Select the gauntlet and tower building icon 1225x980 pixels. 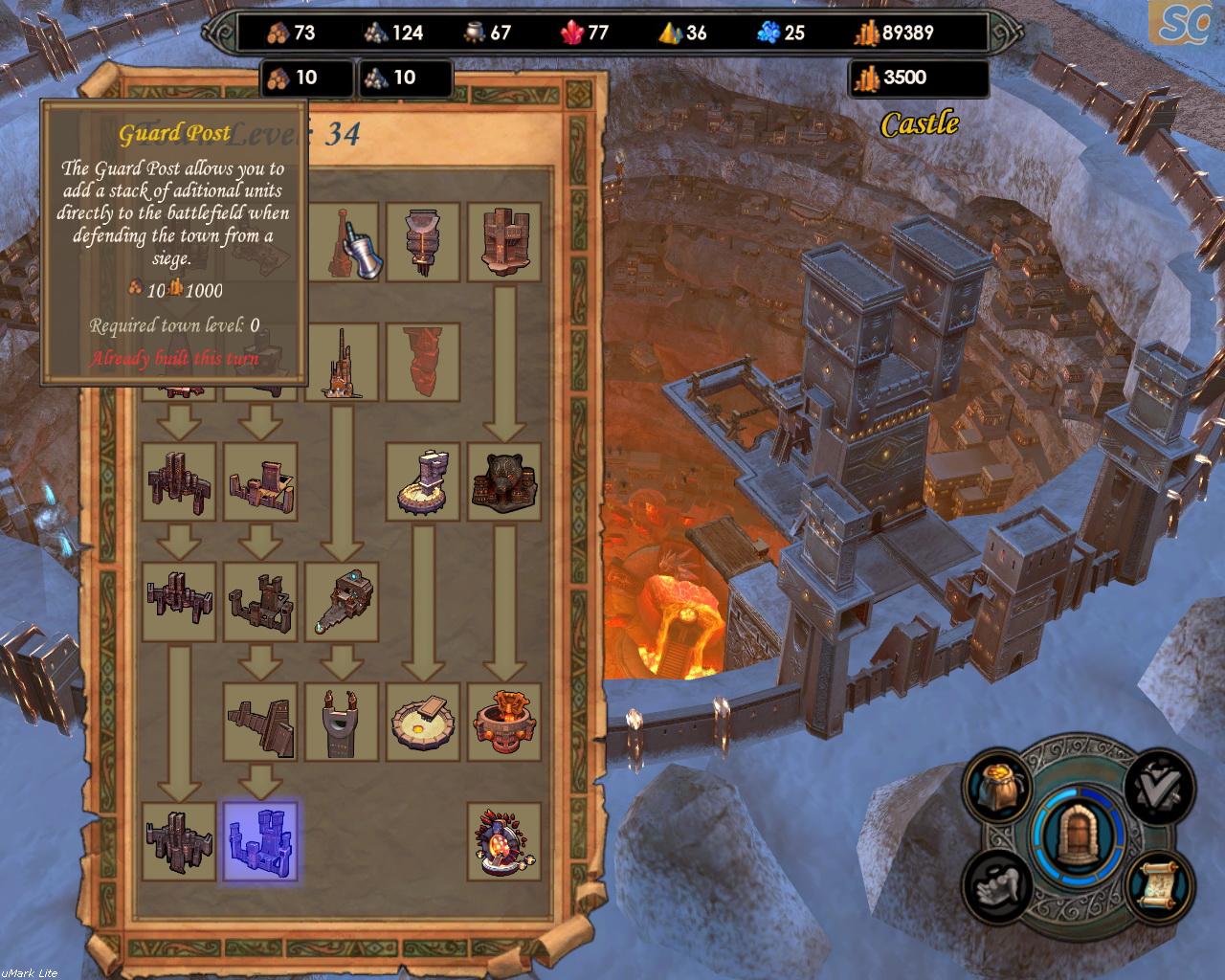342,242
